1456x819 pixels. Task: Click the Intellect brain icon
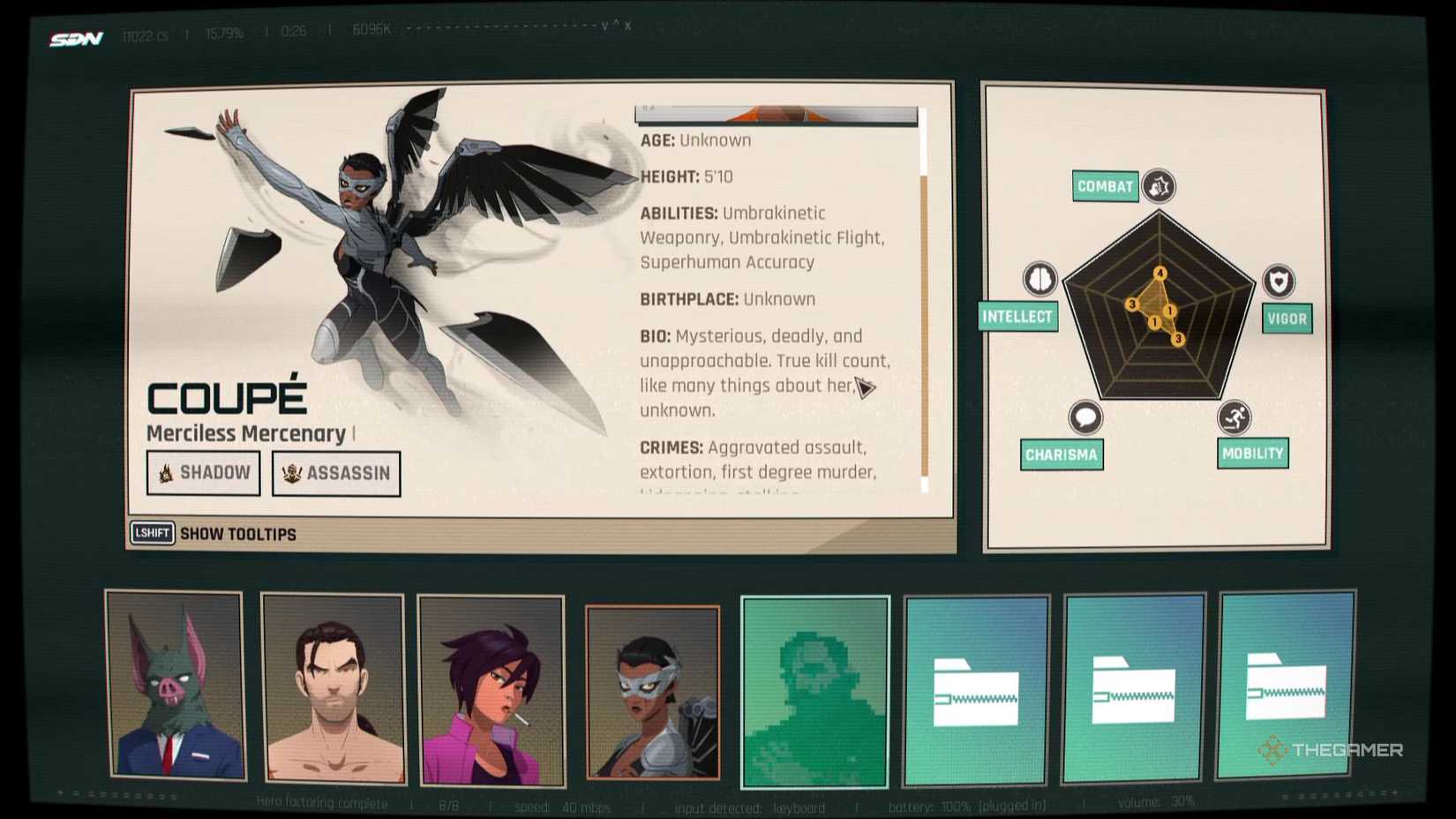[x=1040, y=279]
